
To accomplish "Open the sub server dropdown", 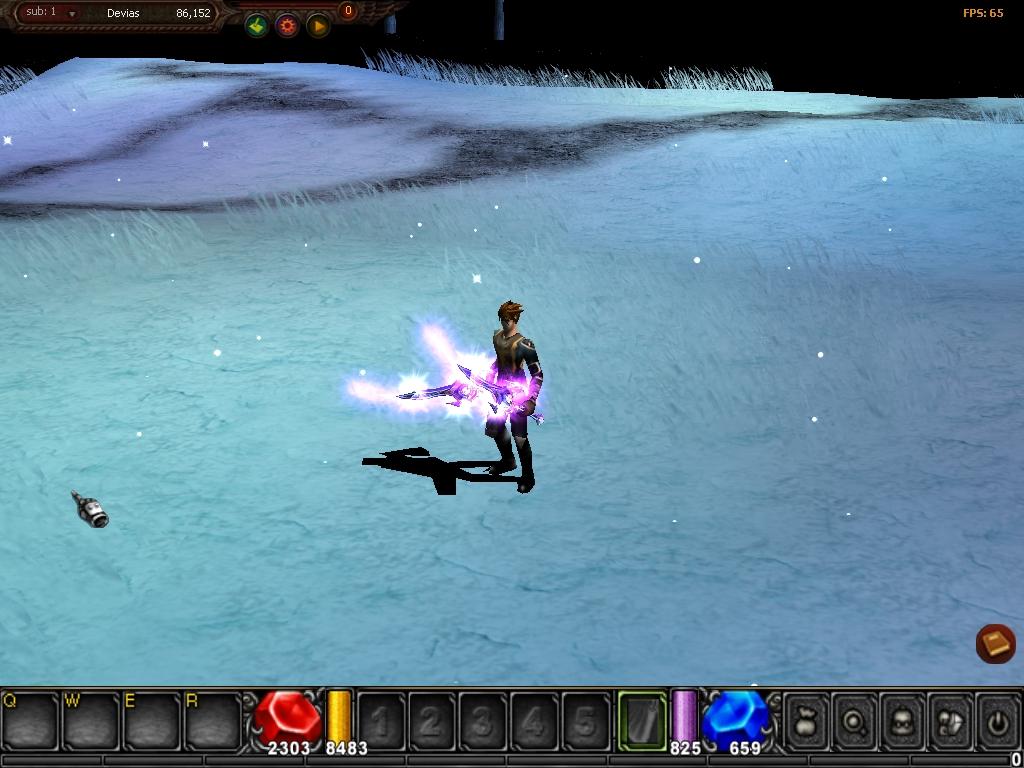I will 72,14.
